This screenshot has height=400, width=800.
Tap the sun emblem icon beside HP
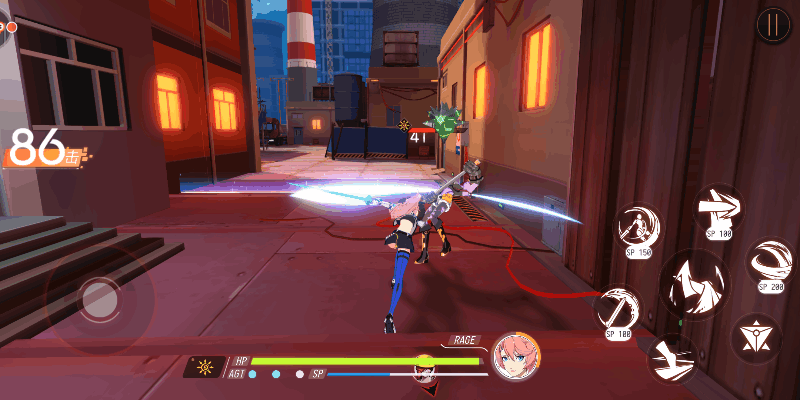click(205, 367)
